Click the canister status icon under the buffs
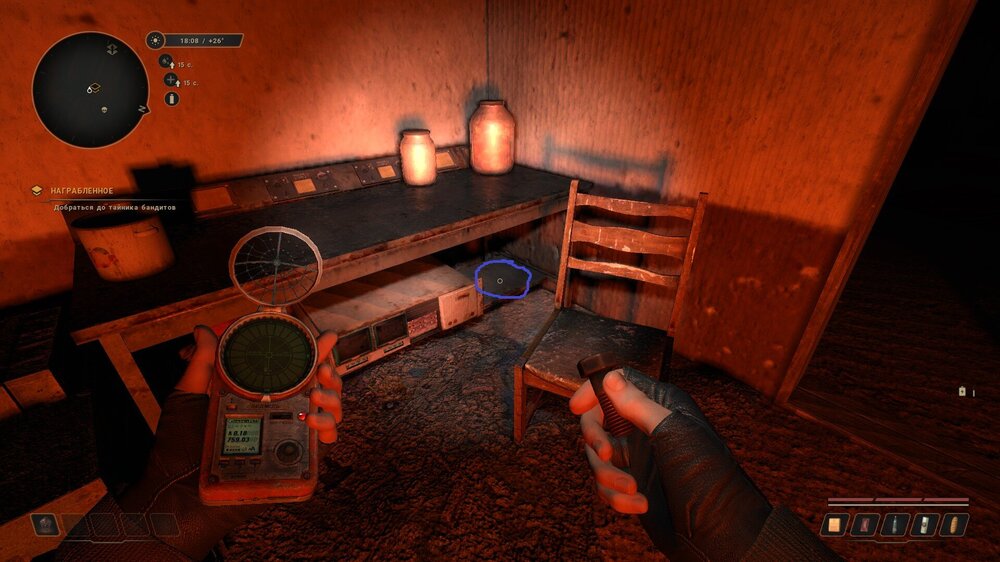The image size is (1000, 562). (171, 99)
